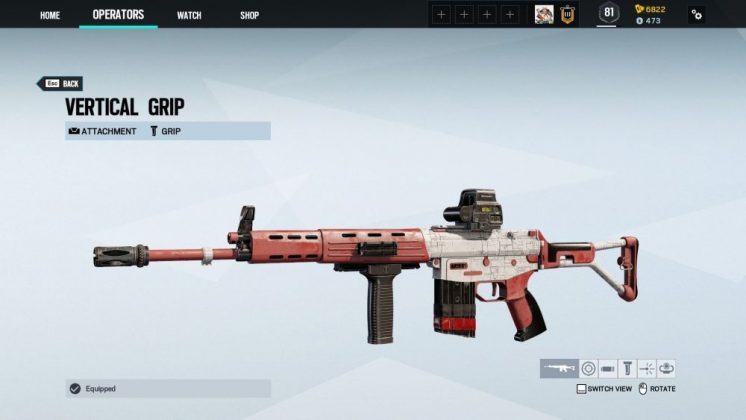Go back with the Back button
This screenshot has height=420, width=746.
[60, 84]
